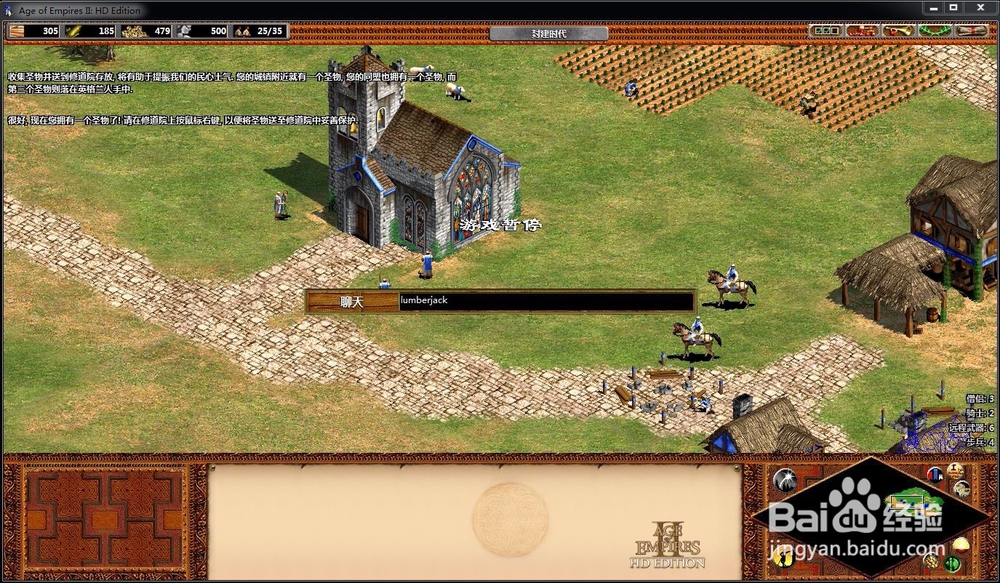The height and width of the screenshot is (583, 1000).
Task: Click the chat input box containing lumberjack
Action: coord(545,301)
